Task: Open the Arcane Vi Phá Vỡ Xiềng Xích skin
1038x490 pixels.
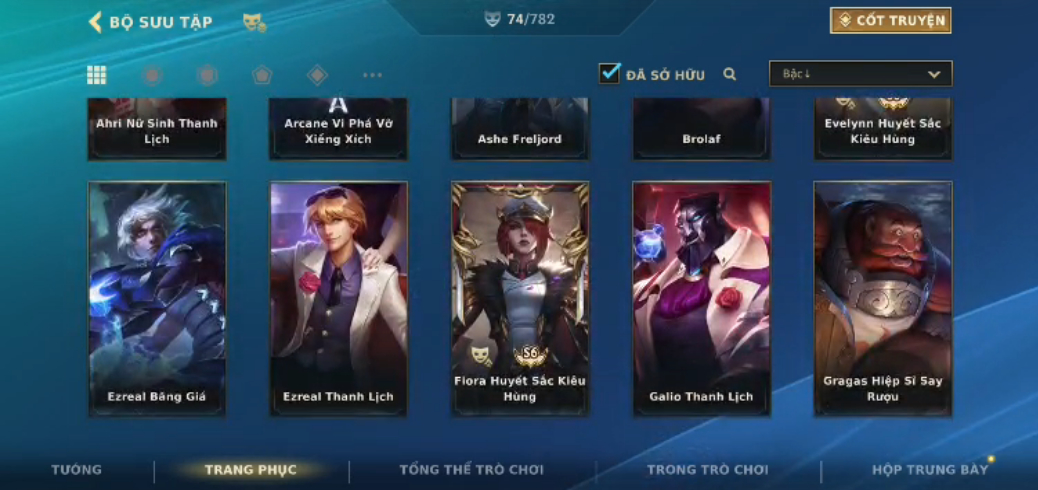Action: (x=338, y=130)
